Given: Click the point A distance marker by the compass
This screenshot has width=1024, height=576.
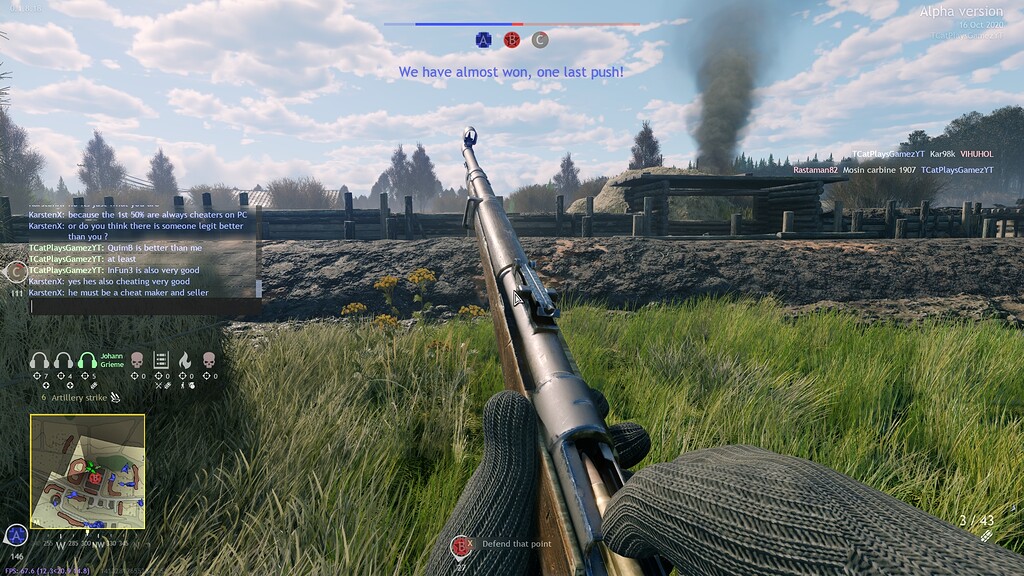Looking at the screenshot, I should (16, 536).
